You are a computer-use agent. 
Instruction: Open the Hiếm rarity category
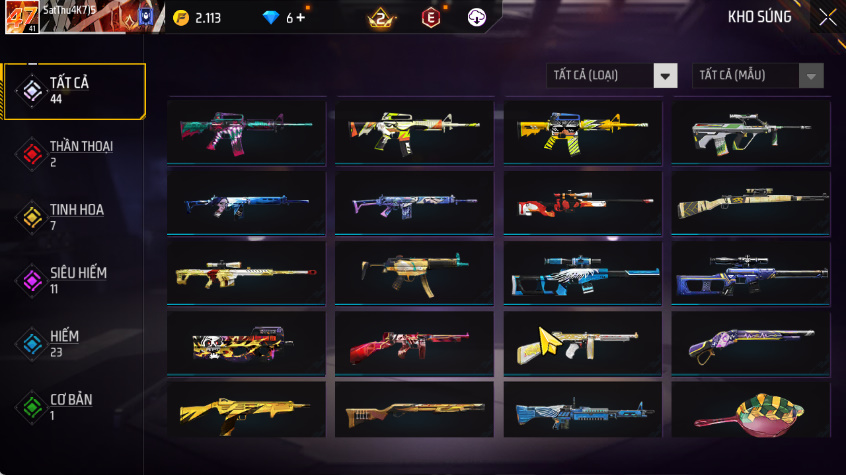[73, 344]
